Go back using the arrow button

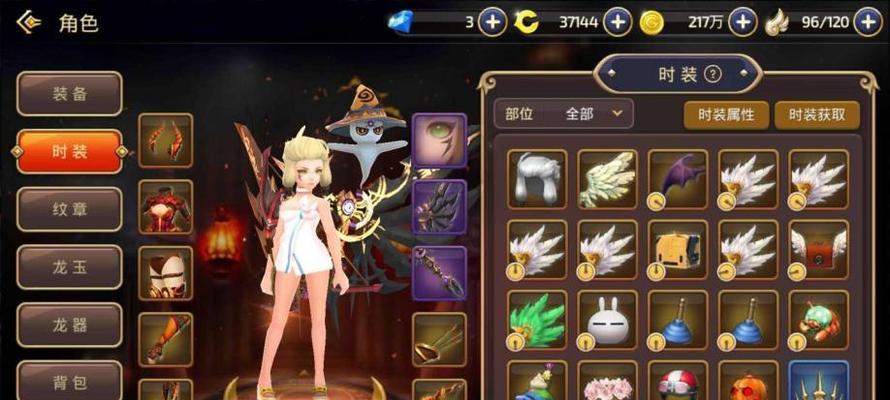point(29,22)
